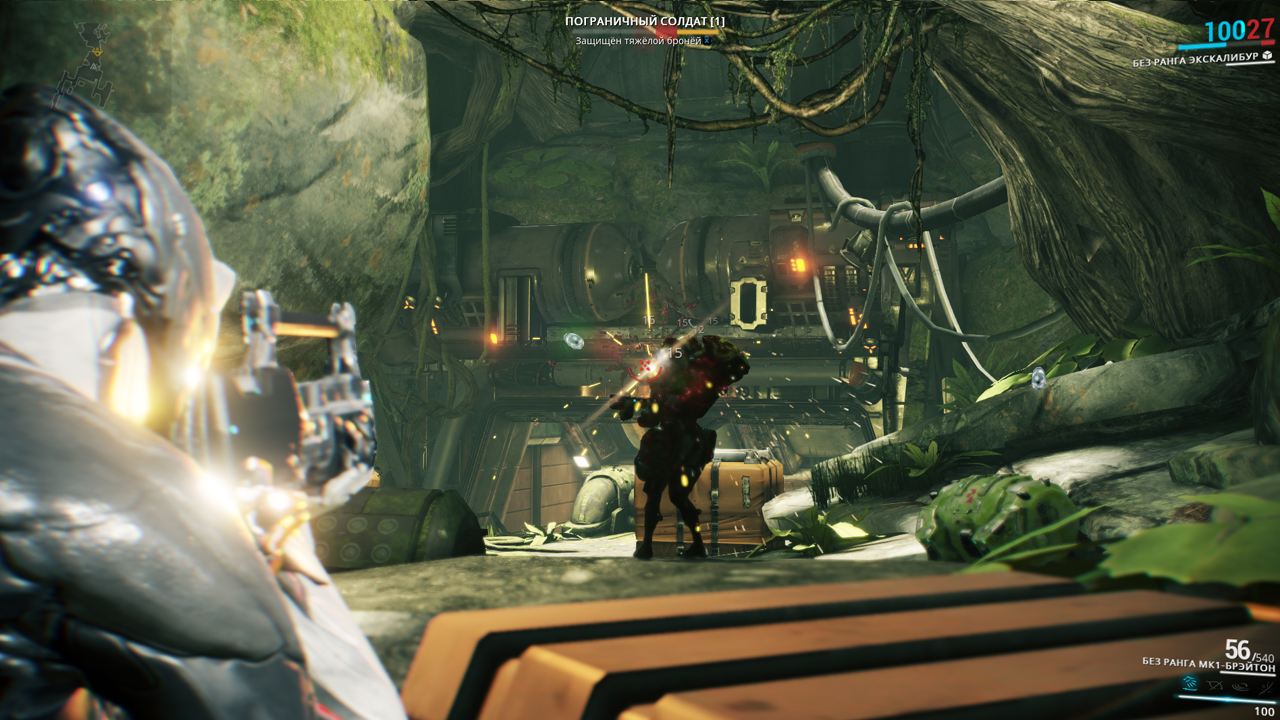Screen dimensions: 1280x720
Task: Select the Radial Blind ability icon
Action: click(1214, 684)
